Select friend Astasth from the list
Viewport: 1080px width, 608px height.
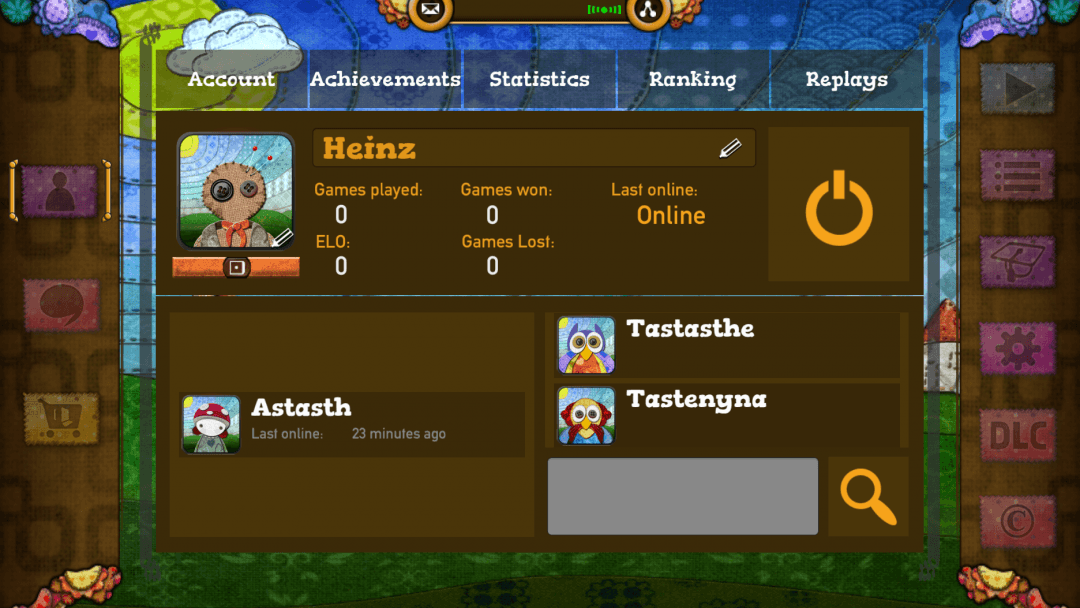352,424
